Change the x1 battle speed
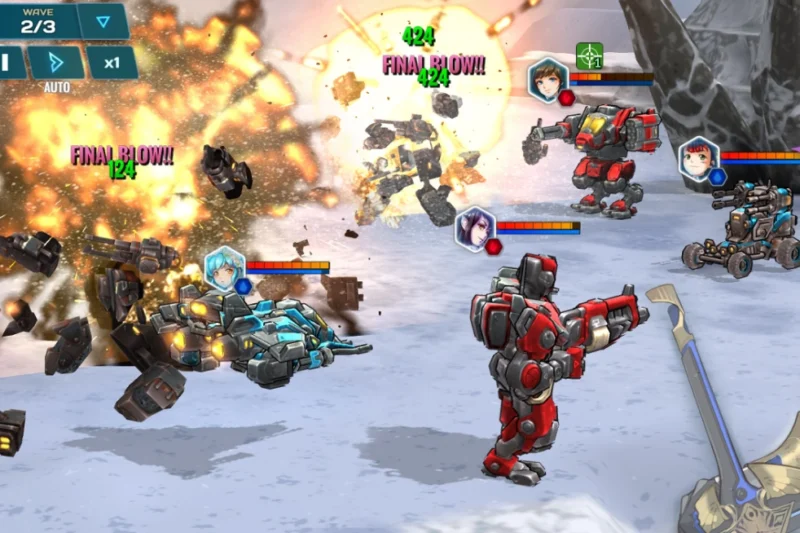This screenshot has width=800, height=533. (112, 63)
